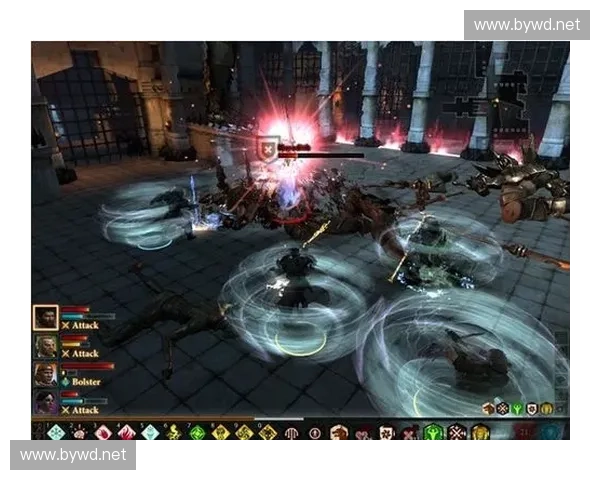Viewport: 600px width, 480px height.
Task: Select the purple-tinted dark-haired companion portrait
Action: point(46,402)
